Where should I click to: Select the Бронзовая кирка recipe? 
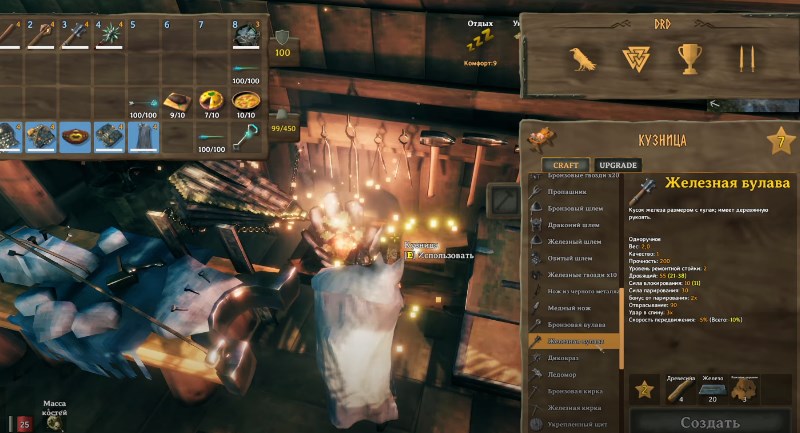[x=578, y=391]
